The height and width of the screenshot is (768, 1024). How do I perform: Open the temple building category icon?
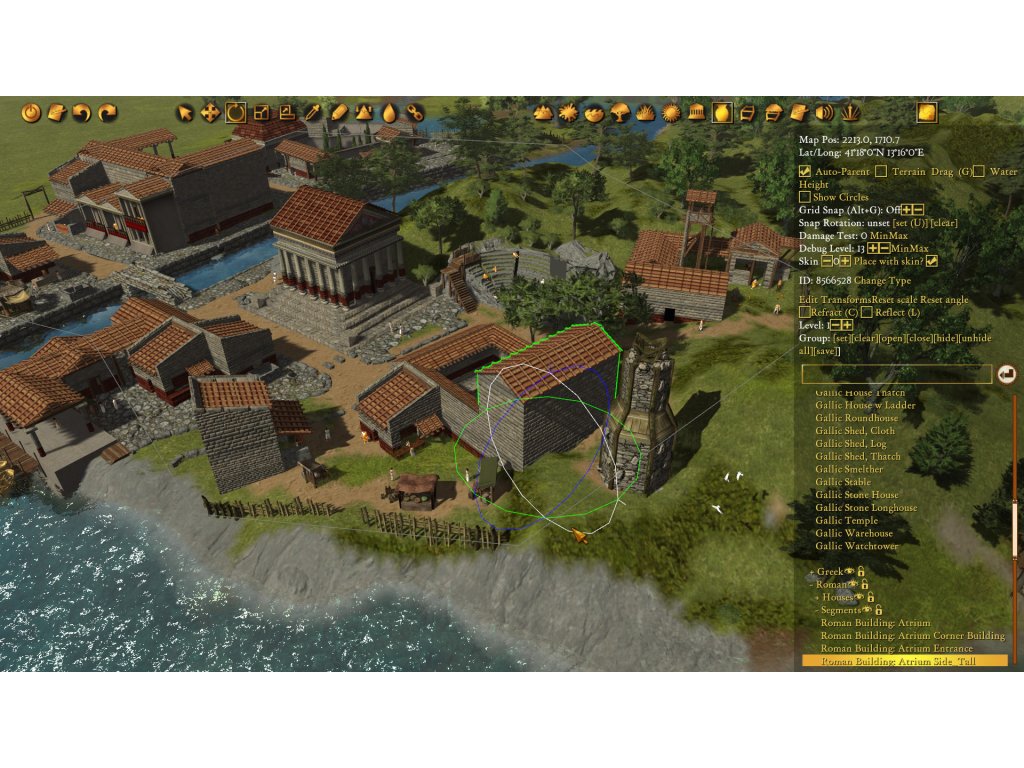pos(697,113)
